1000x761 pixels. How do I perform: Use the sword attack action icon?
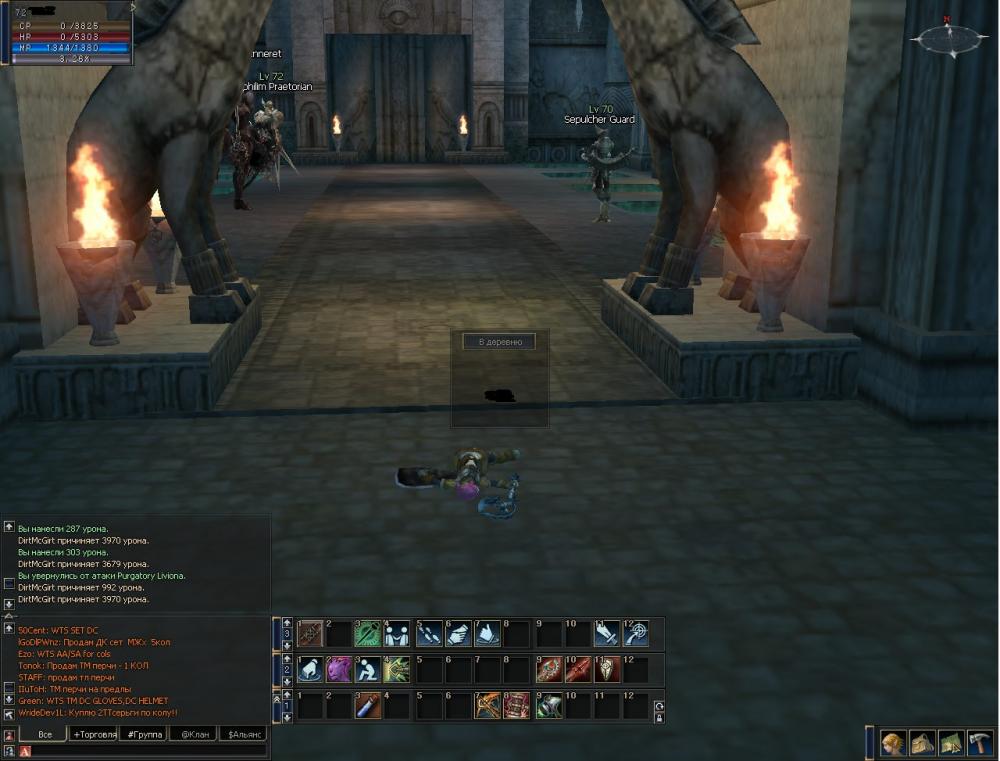pyautogui.click(x=607, y=633)
